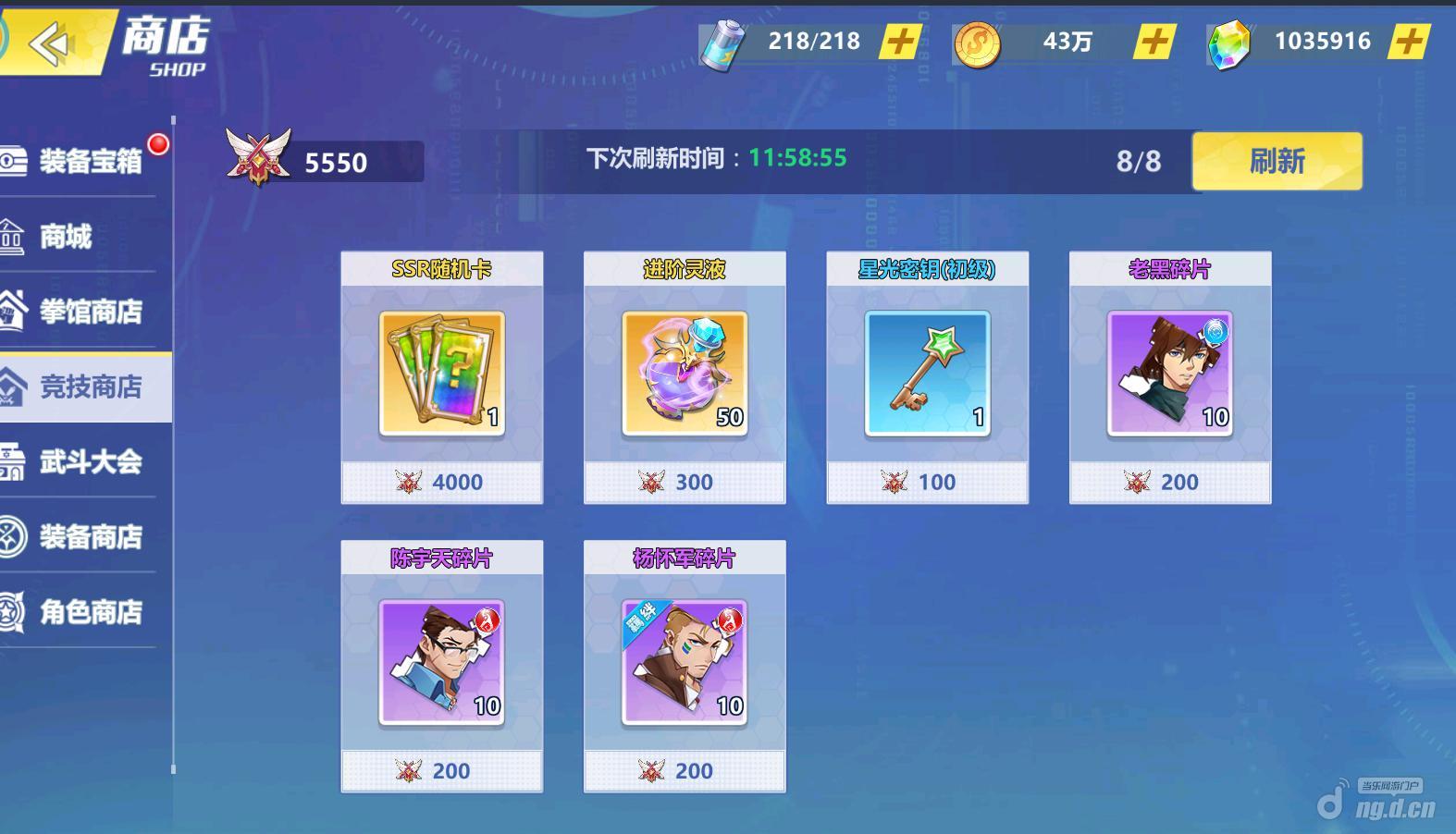This screenshot has width=1456, height=834.
Task: Select the SSR随机卡 item card
Action: [x=442, y=376]
